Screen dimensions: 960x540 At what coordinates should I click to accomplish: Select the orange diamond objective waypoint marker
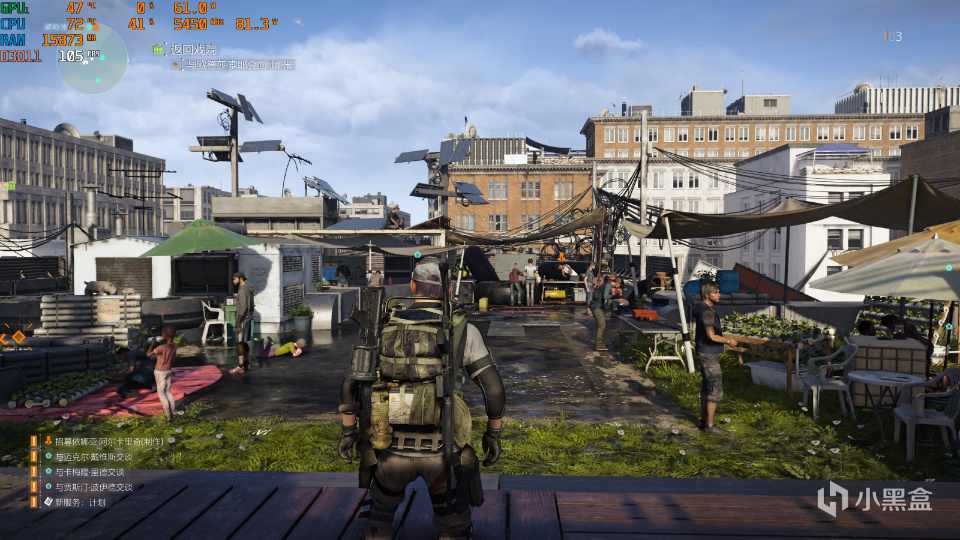point(18,337)
